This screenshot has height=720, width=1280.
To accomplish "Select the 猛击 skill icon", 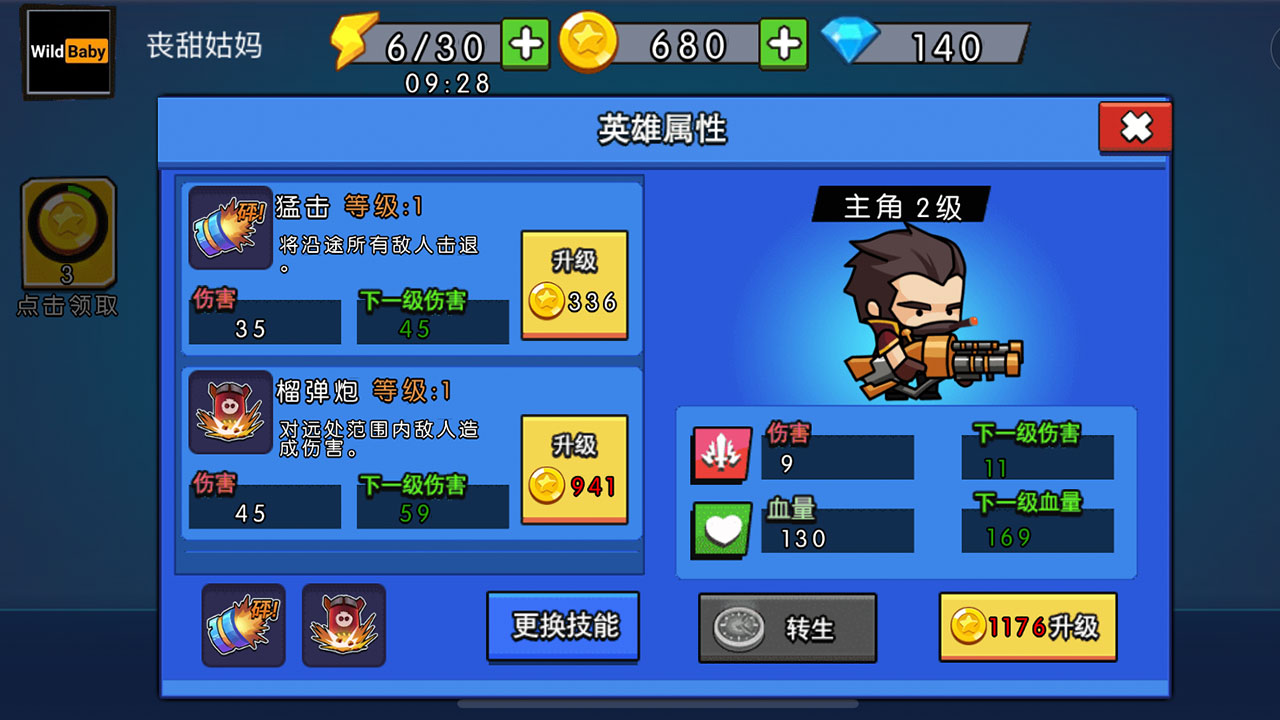I will [x=230, y=228].
